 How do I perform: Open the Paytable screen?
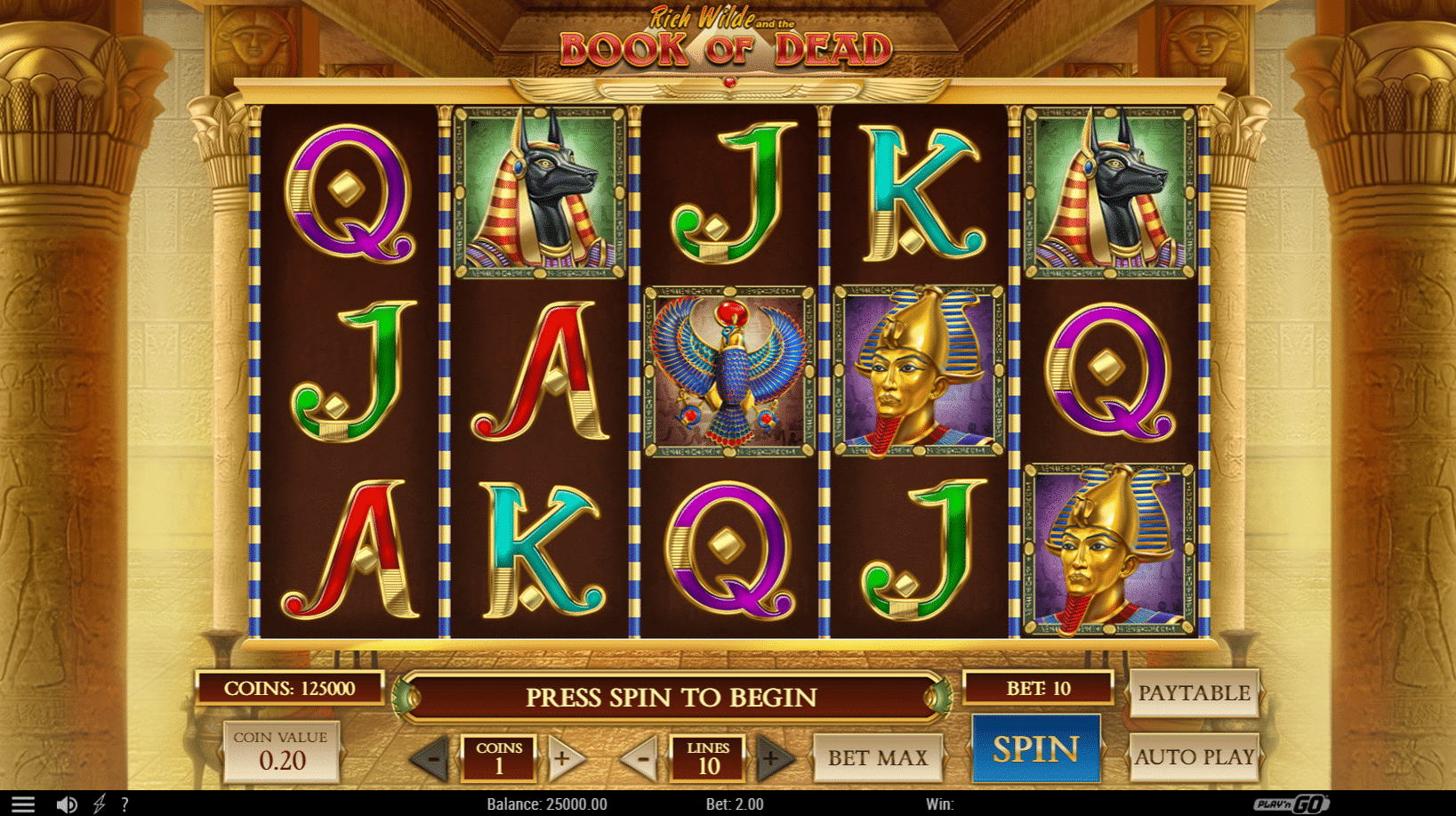click(1195, 693)
